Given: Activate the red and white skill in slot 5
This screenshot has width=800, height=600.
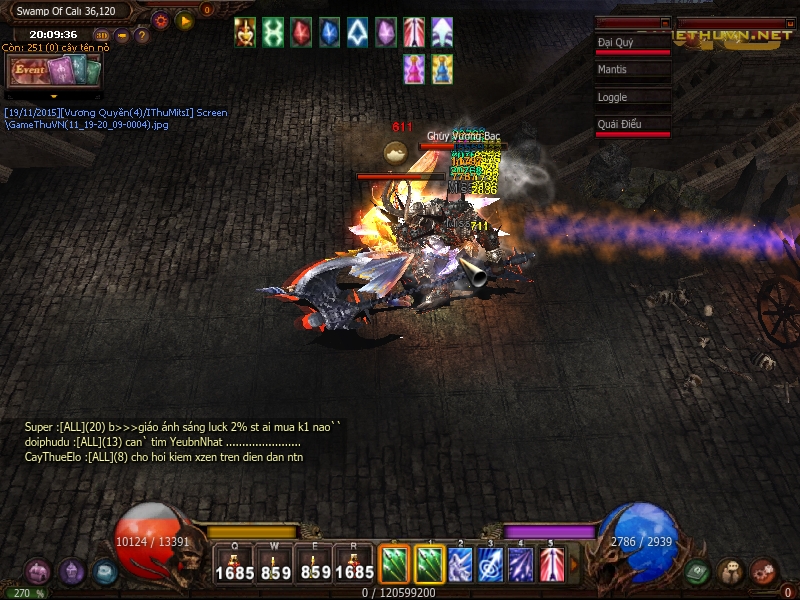Looking at the screenshot, I should tap(552, 564).
